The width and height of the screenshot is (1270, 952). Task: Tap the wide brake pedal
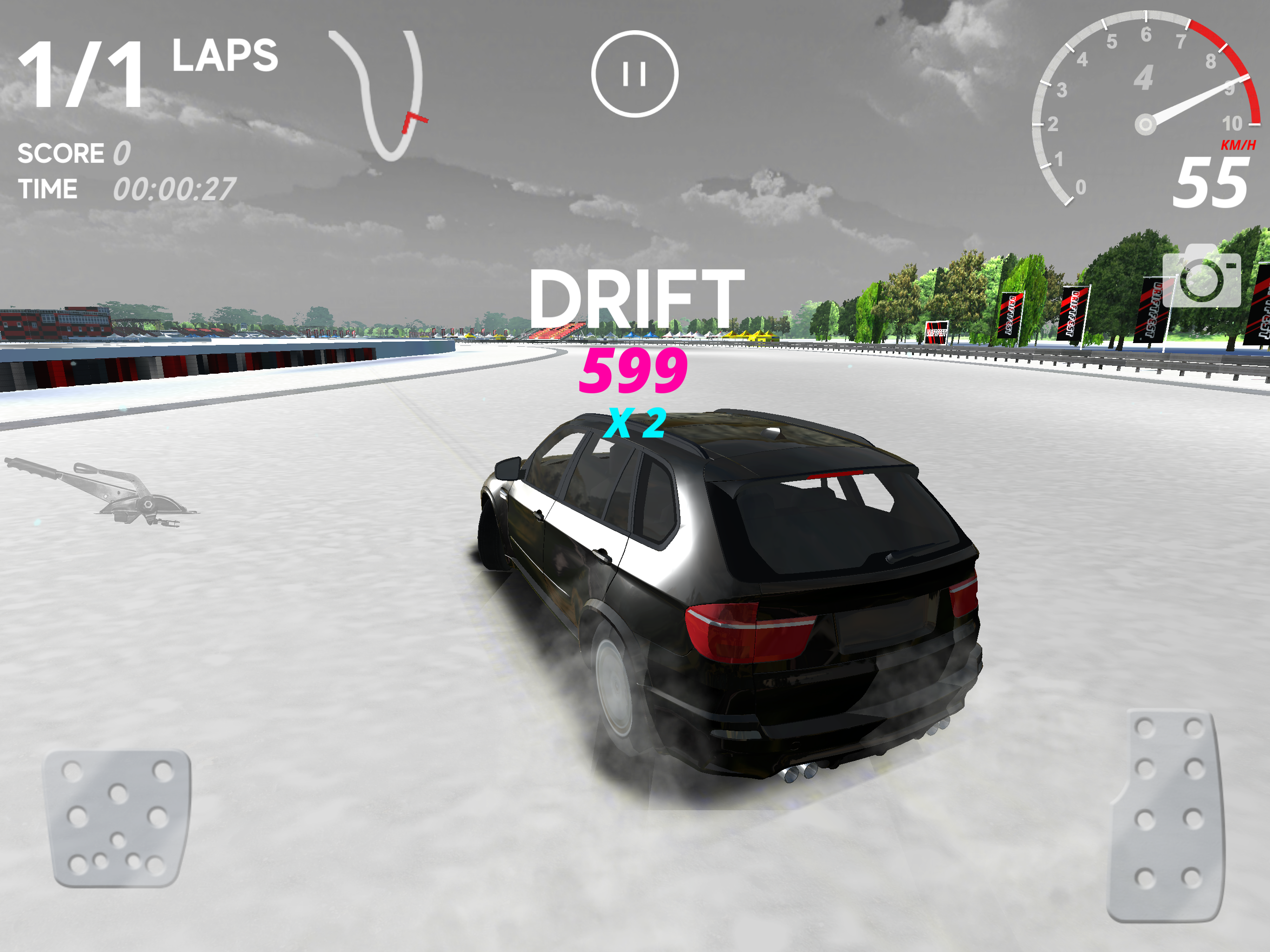coord(119,818)
